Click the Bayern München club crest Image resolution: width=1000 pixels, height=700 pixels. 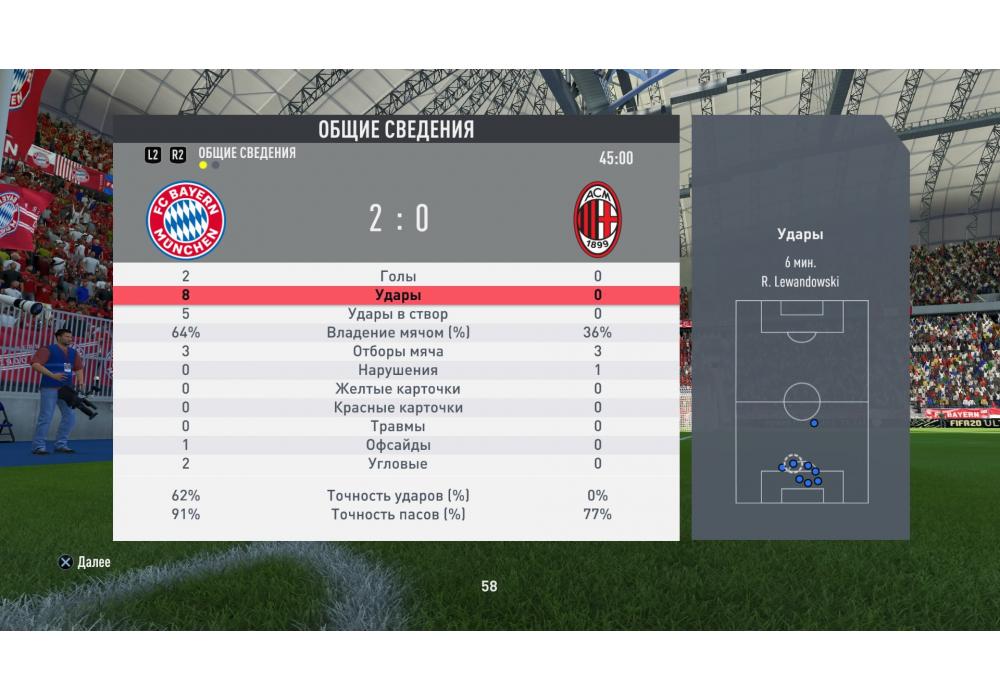pyautogui.click(x=186, y=220)
